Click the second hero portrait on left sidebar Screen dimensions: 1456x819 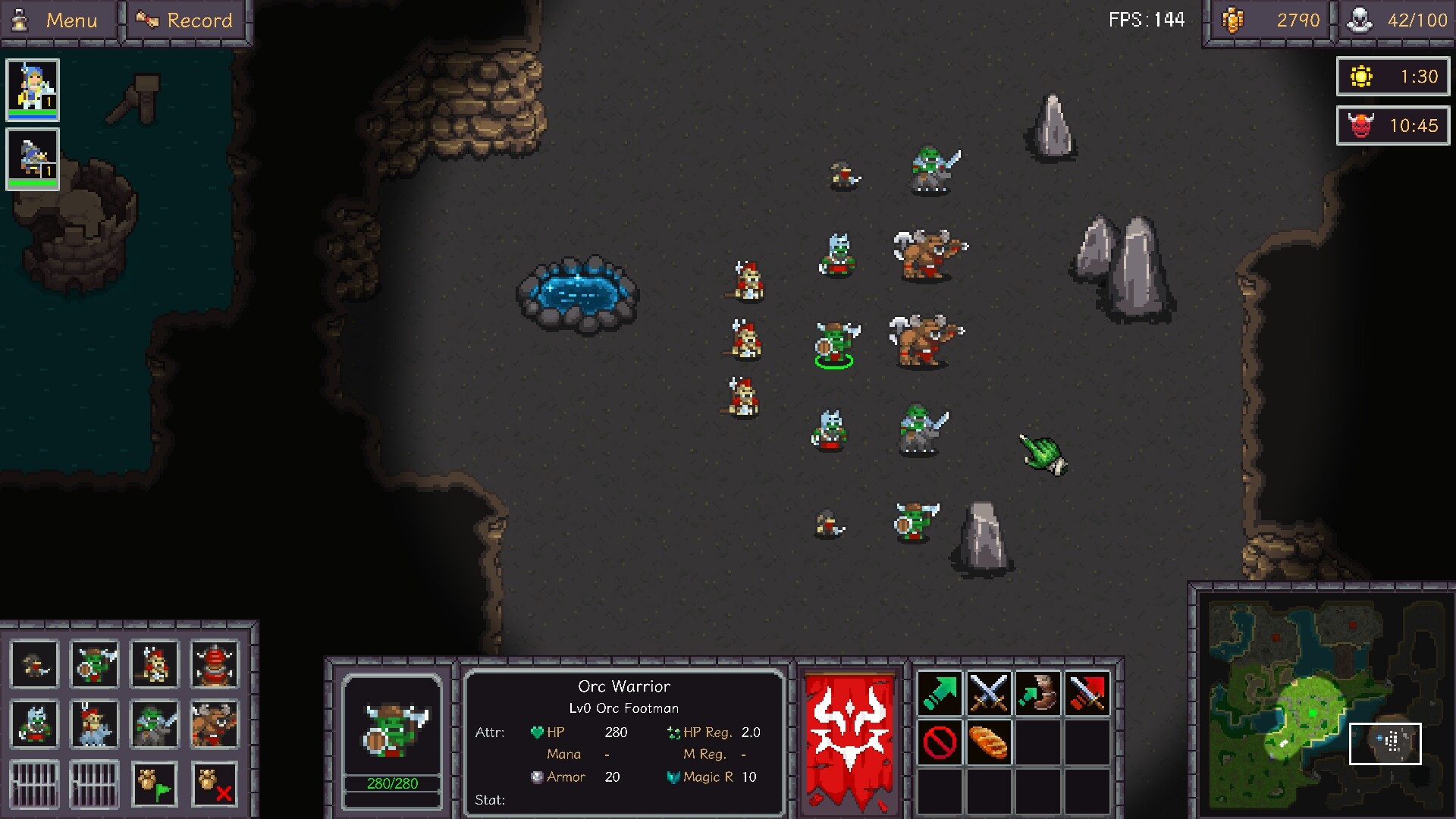32,157
